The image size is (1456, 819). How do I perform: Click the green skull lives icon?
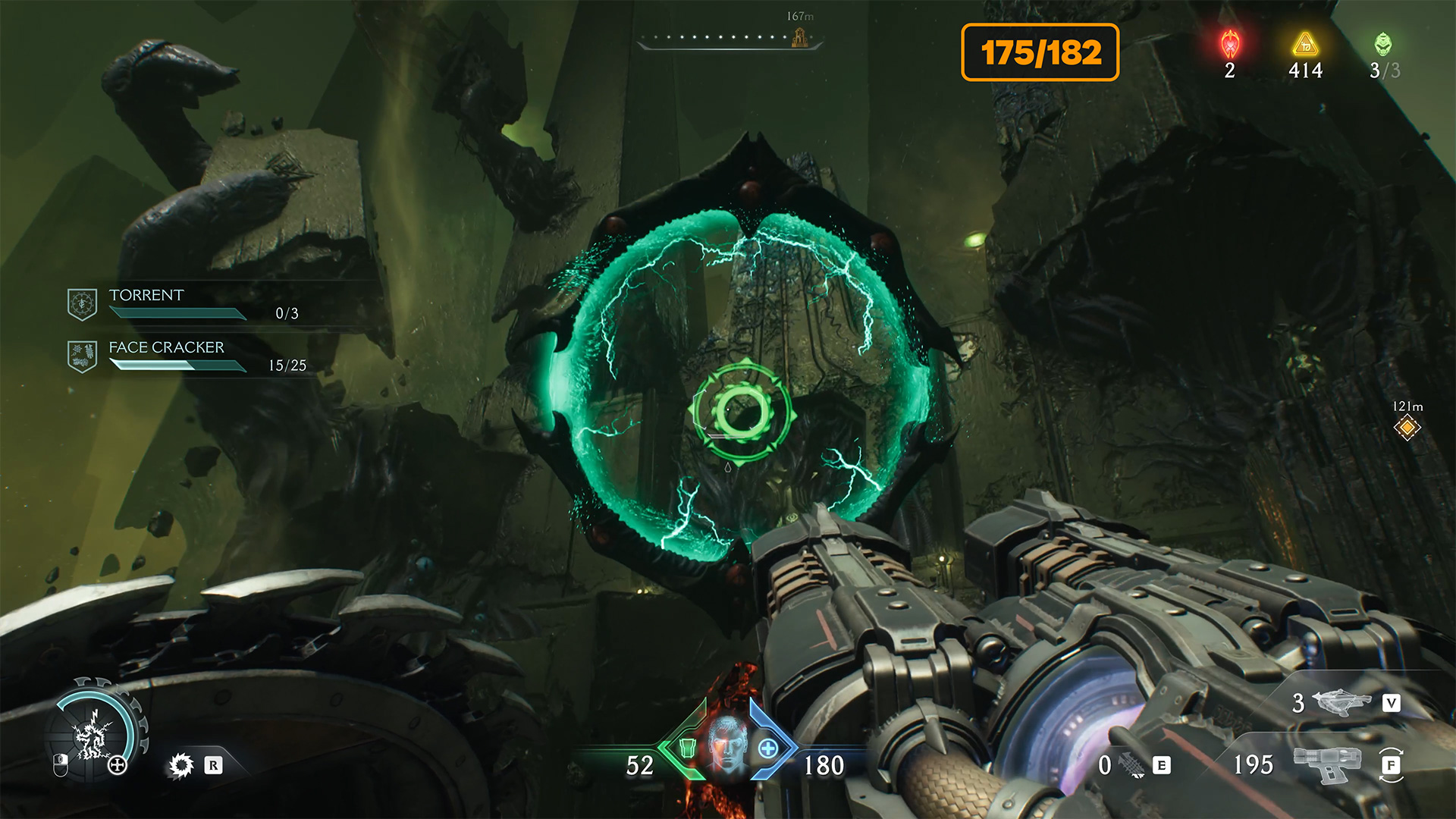1383,45
